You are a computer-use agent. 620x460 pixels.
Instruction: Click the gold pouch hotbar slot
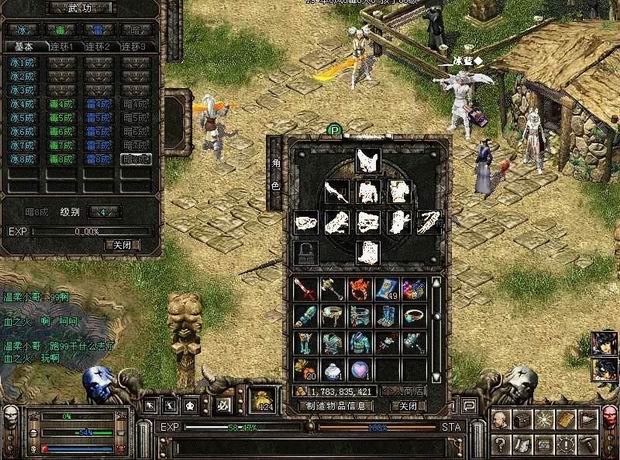[264, 400]
